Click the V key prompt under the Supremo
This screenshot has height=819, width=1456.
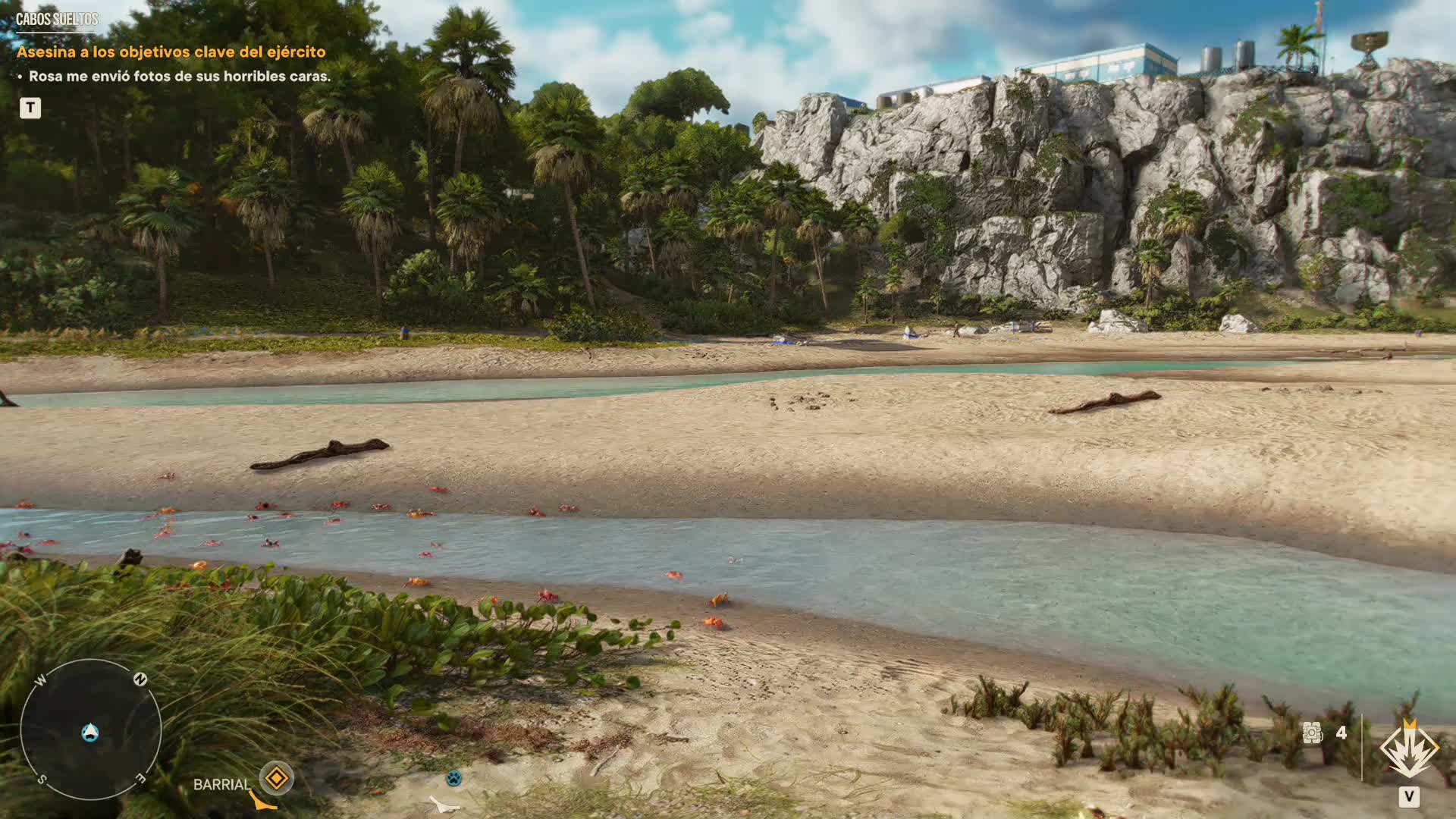tap(1410, 798)
